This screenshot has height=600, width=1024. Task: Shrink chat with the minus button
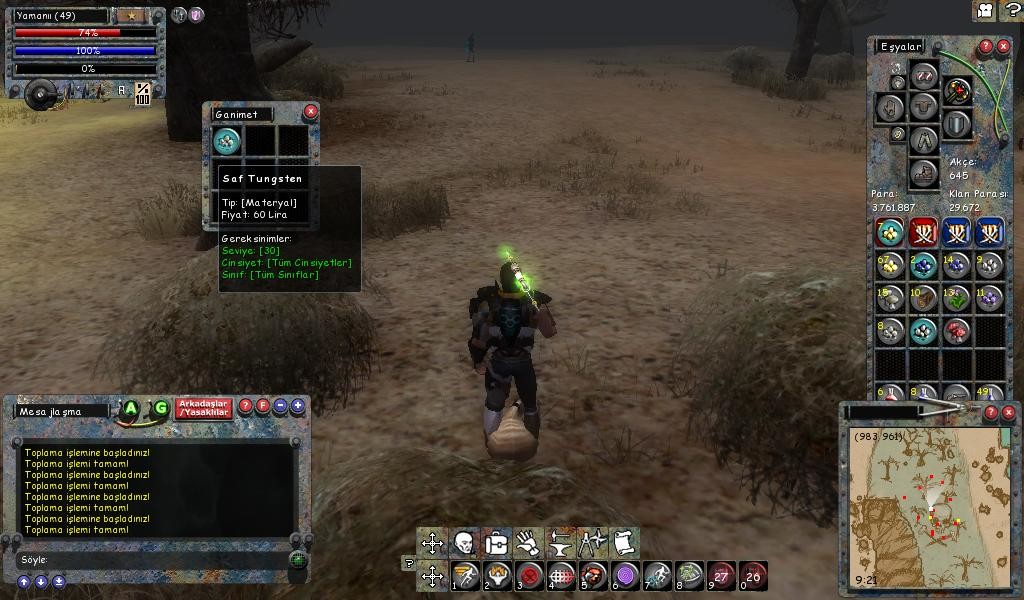tap(281, 406)
